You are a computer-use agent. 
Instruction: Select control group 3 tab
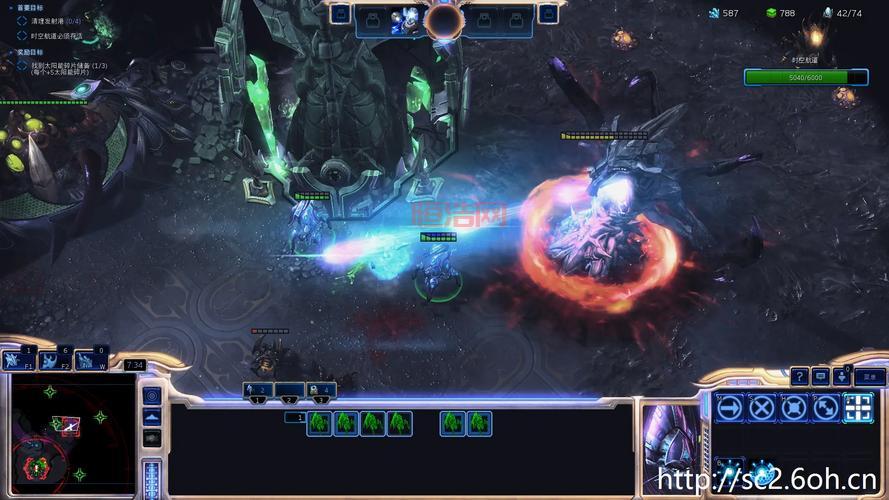(320, 390)
